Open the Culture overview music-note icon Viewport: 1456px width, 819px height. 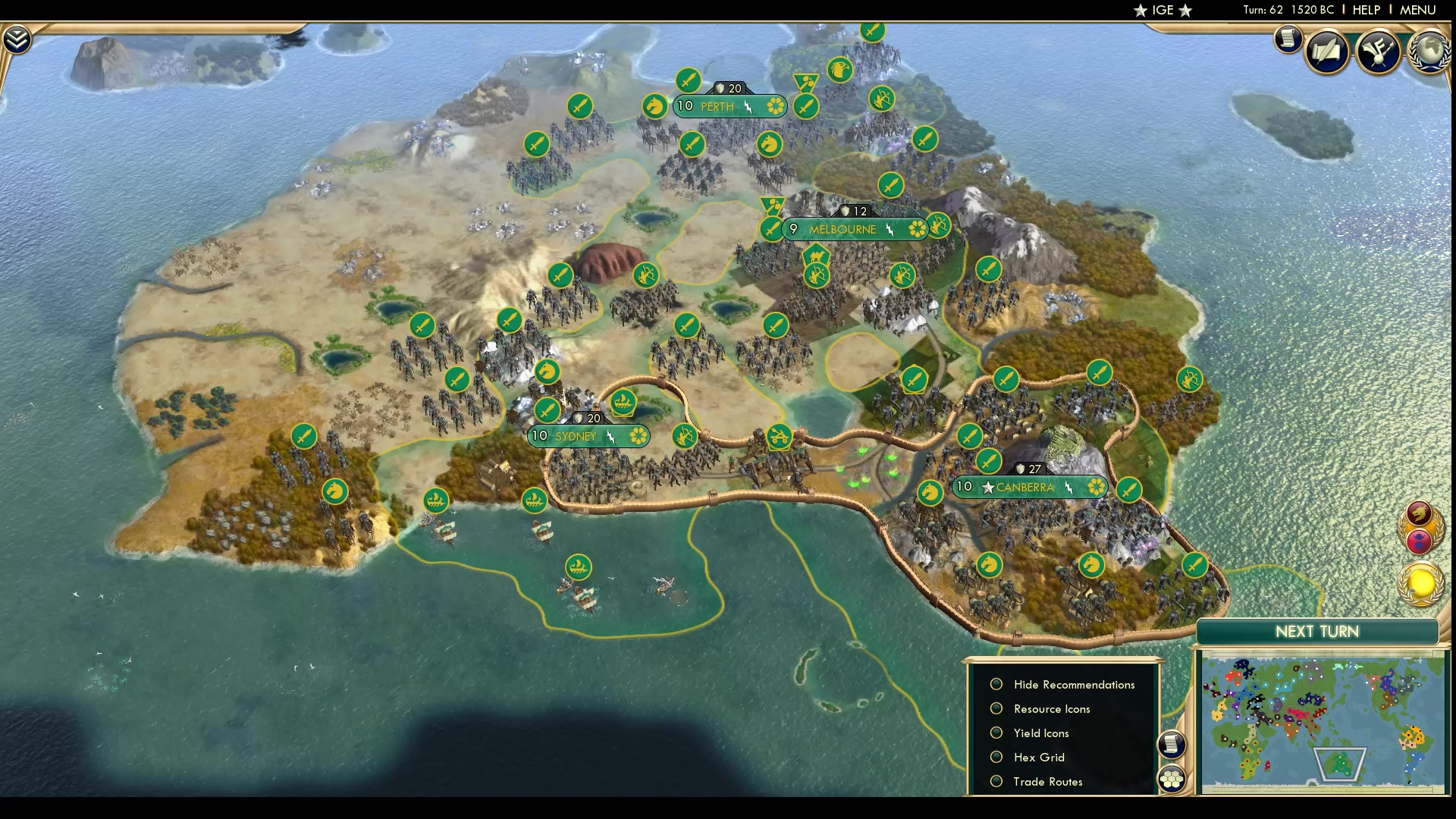click(x=1378, y=52)
